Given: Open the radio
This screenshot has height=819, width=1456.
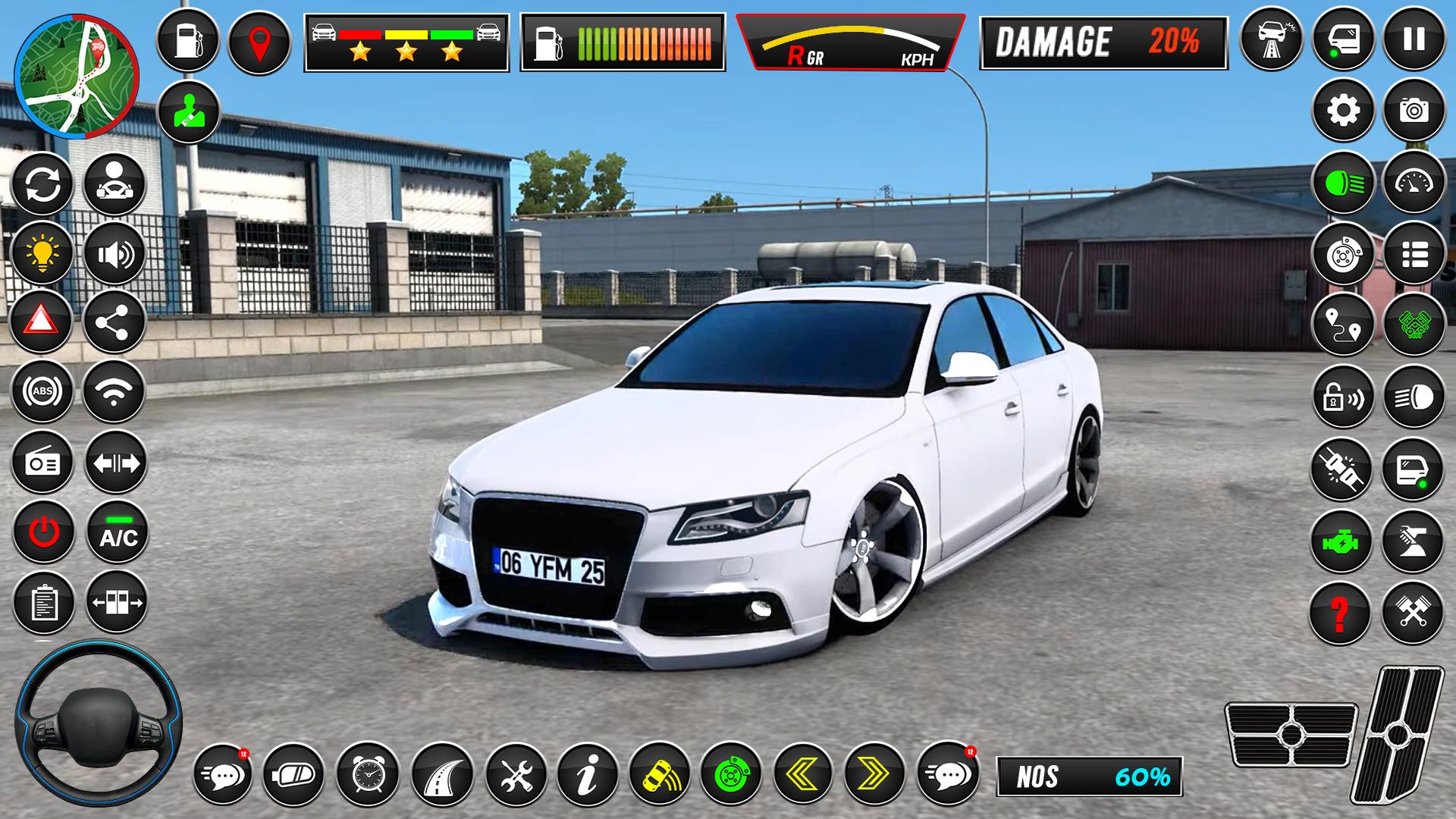Looking at the screenshot, I should 42,463.
